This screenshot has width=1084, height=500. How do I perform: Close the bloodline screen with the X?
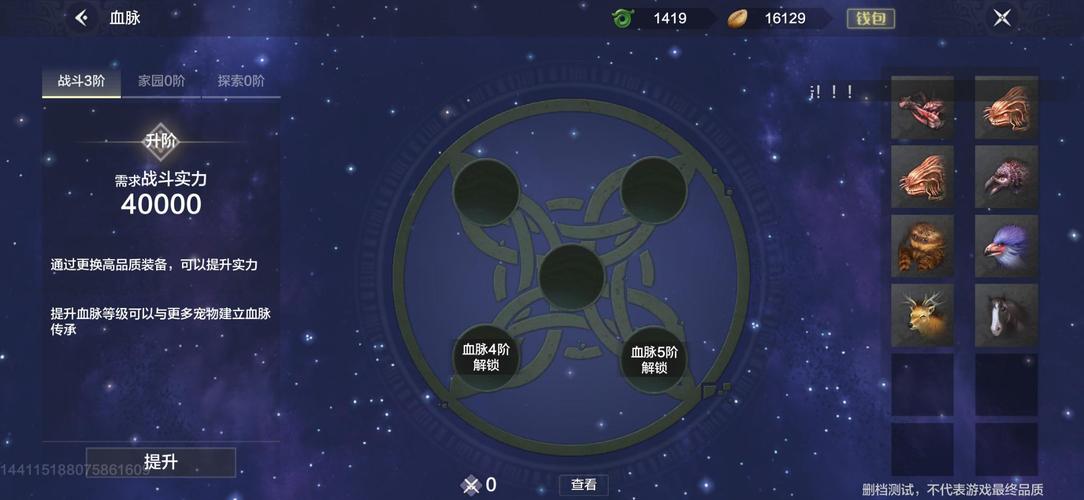(x=1002, y=18)
